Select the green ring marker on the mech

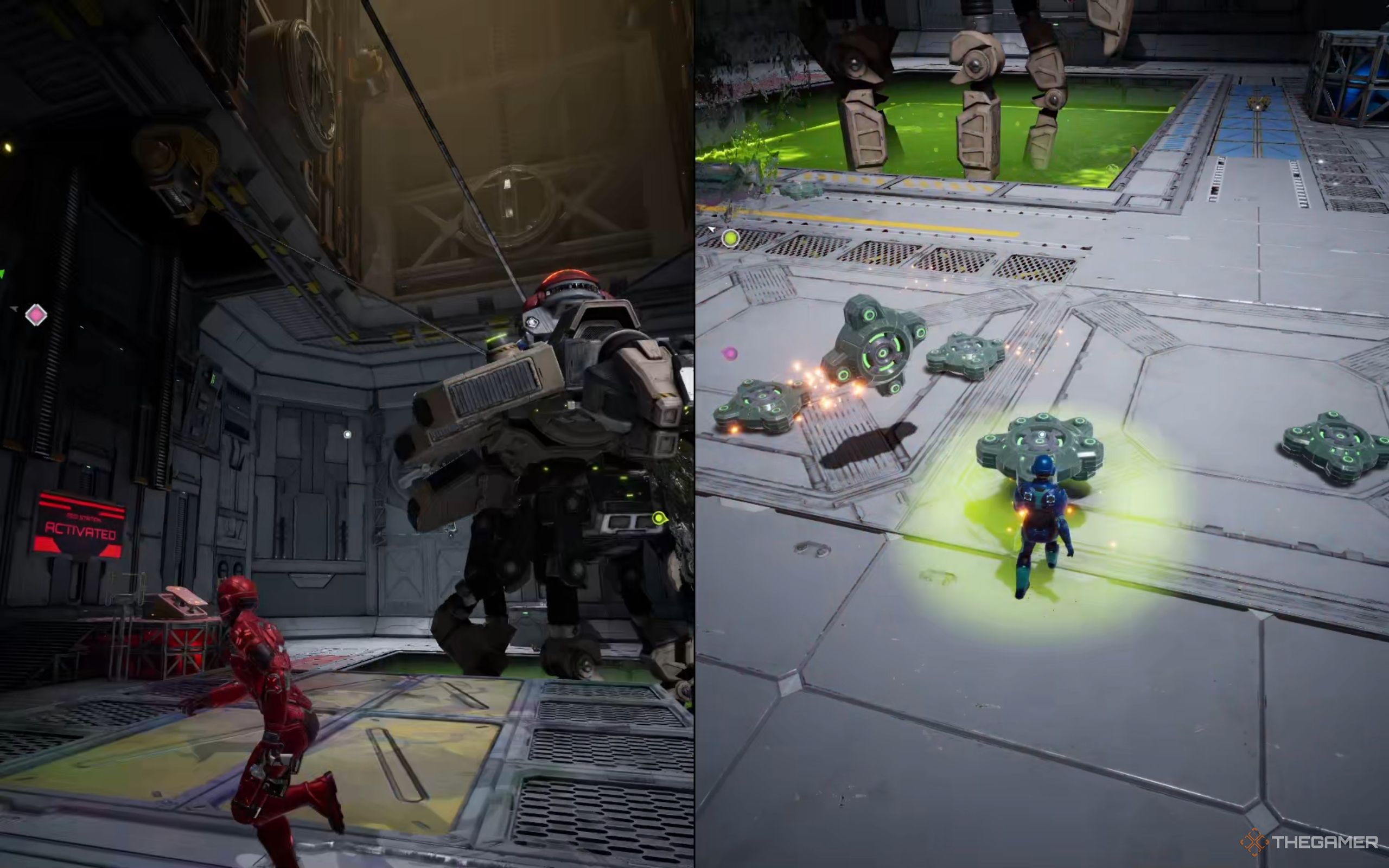pos(659,519)
